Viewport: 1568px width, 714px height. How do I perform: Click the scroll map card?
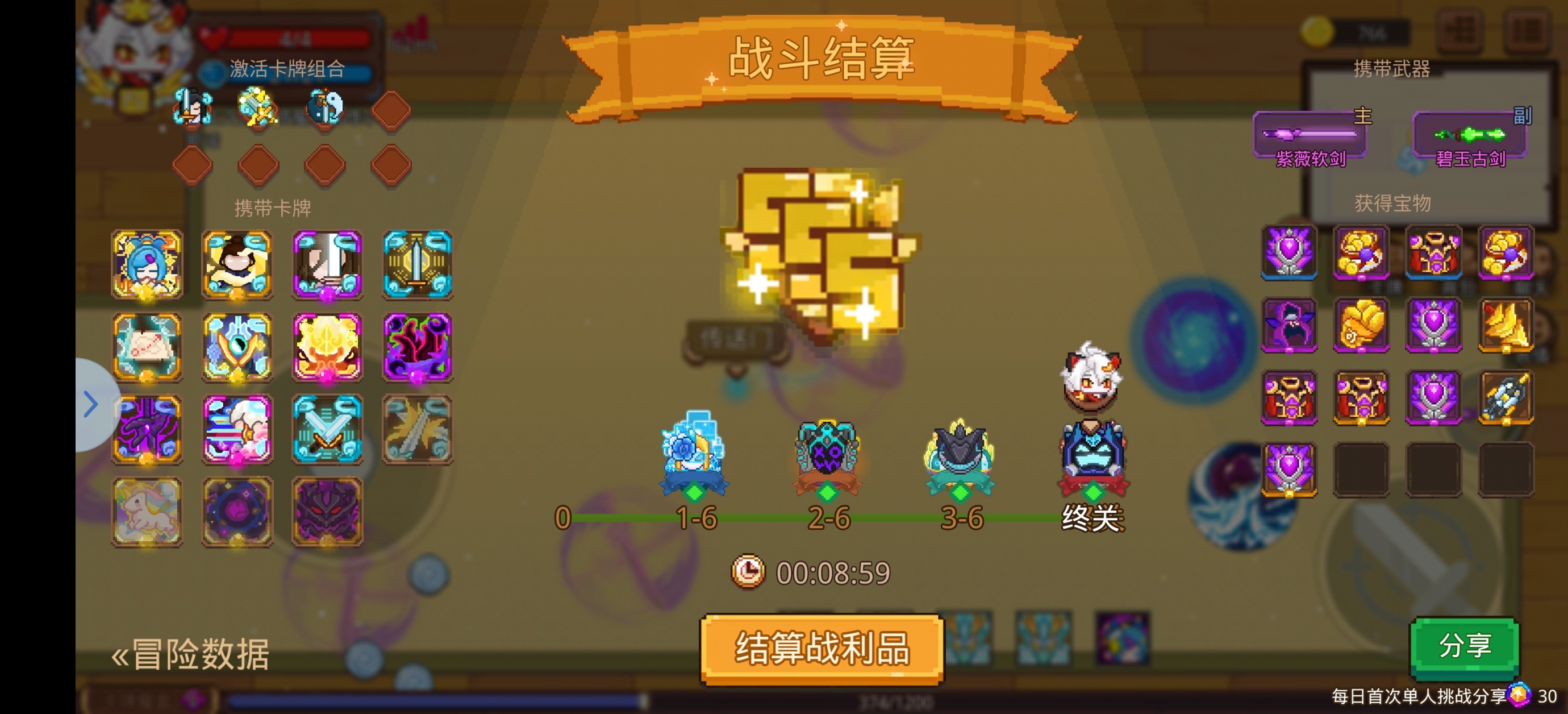pyautogui.click(x=147, y=346)
